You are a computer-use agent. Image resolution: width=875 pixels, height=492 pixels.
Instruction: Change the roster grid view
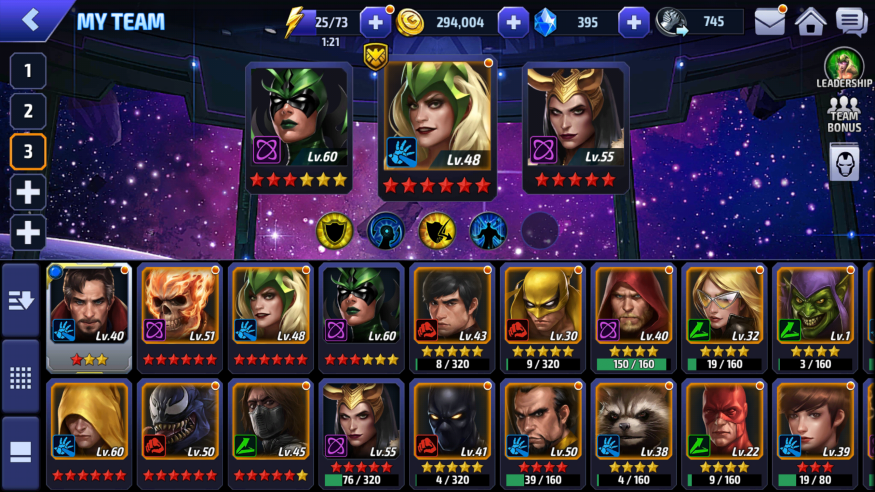(21, 378)
